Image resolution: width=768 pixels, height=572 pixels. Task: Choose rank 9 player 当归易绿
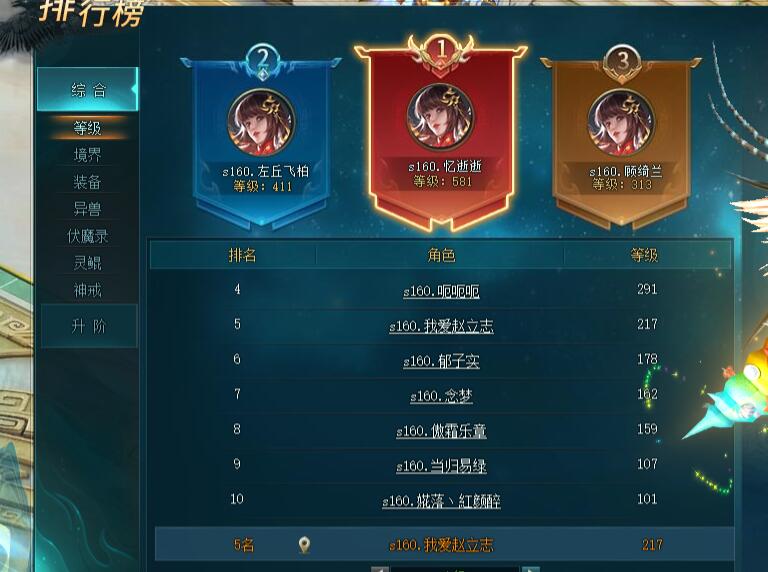pos(441,466)
